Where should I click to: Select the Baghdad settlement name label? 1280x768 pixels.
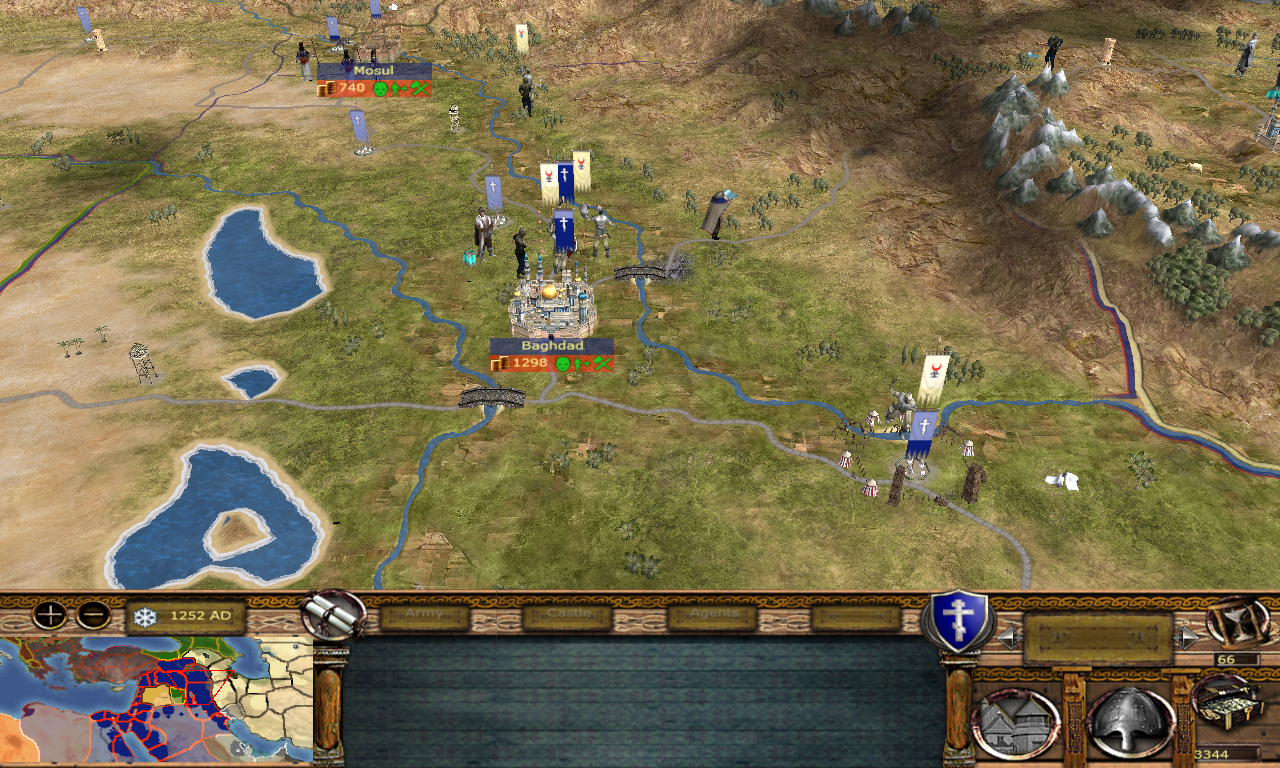pyautogui.click(x=552, y=346)
